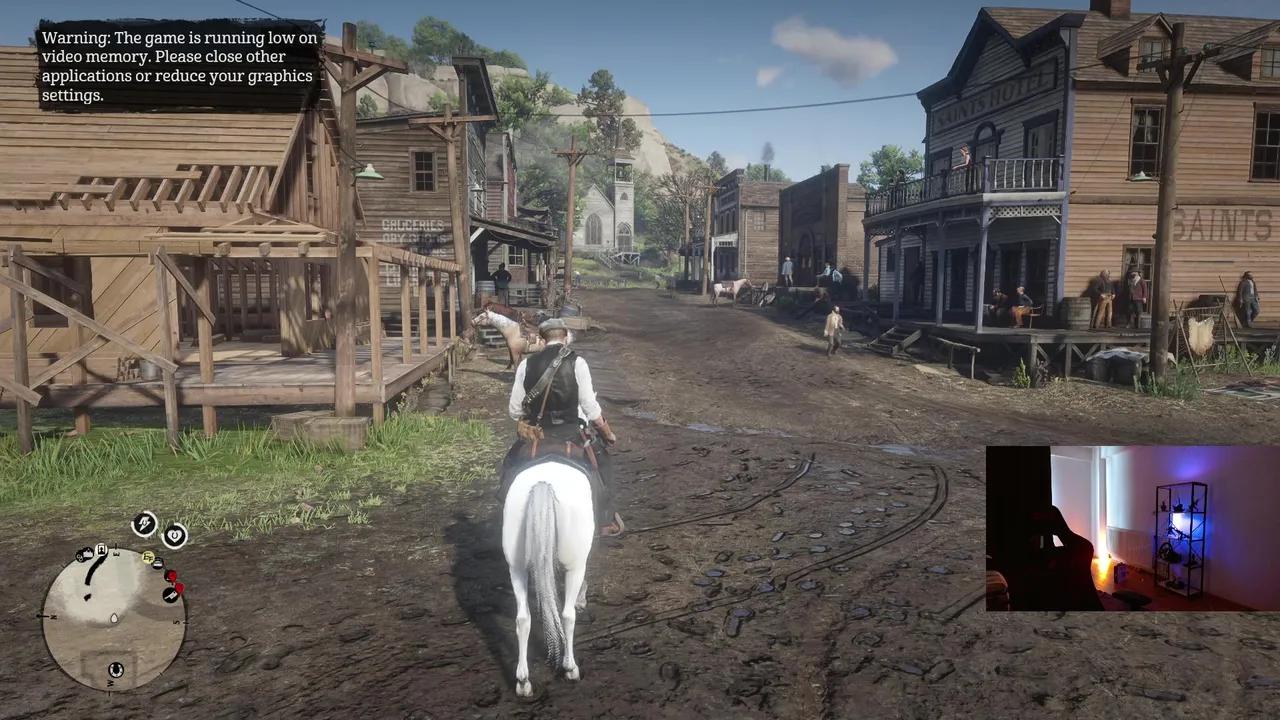Image resolution: width=1280 pixels, height=720 pixels.
Task: Select the yellow mission marker on minimap
Action: pos(148,557)
